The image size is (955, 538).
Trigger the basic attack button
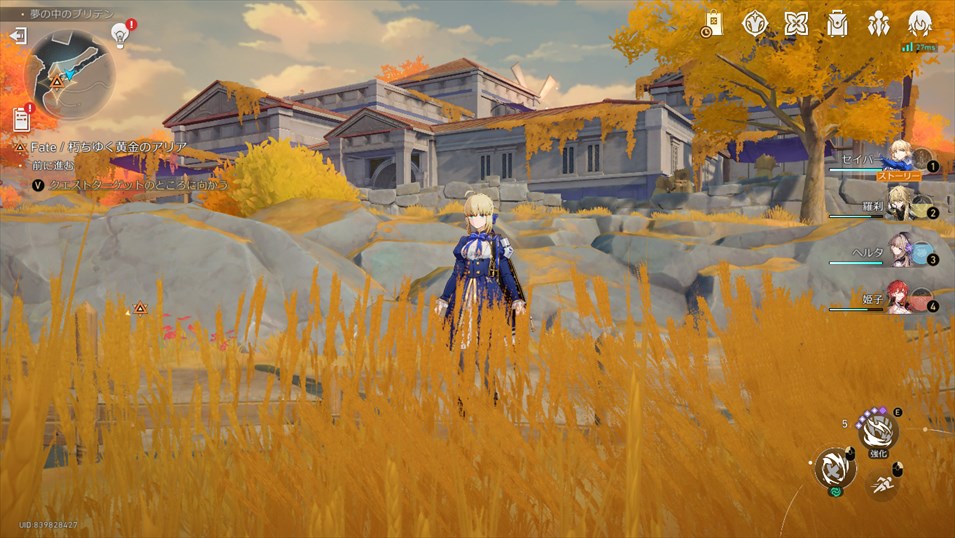[x=832, y=468]
